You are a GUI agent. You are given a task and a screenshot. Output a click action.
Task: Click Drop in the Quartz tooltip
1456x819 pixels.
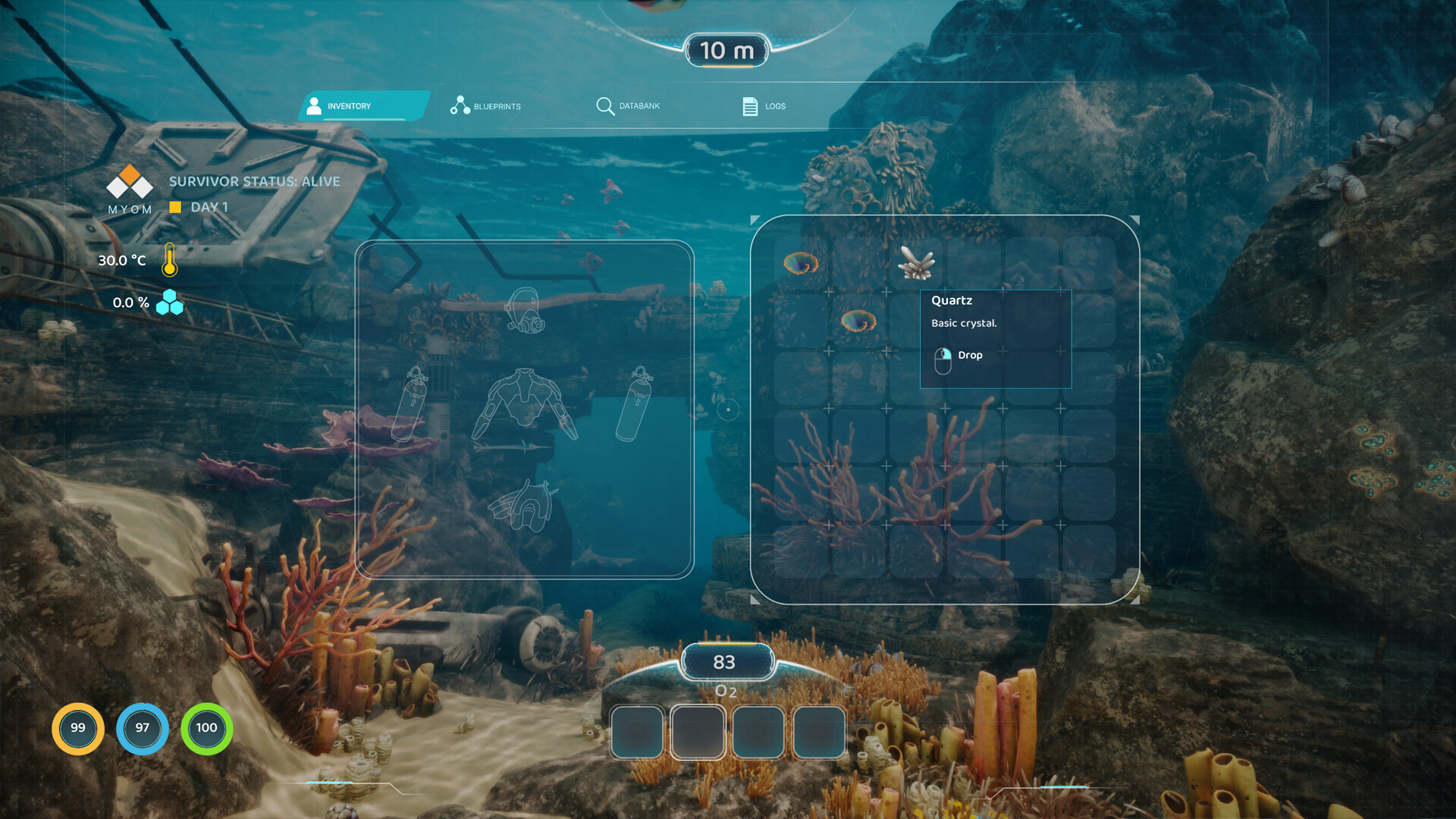click(969, 355)
